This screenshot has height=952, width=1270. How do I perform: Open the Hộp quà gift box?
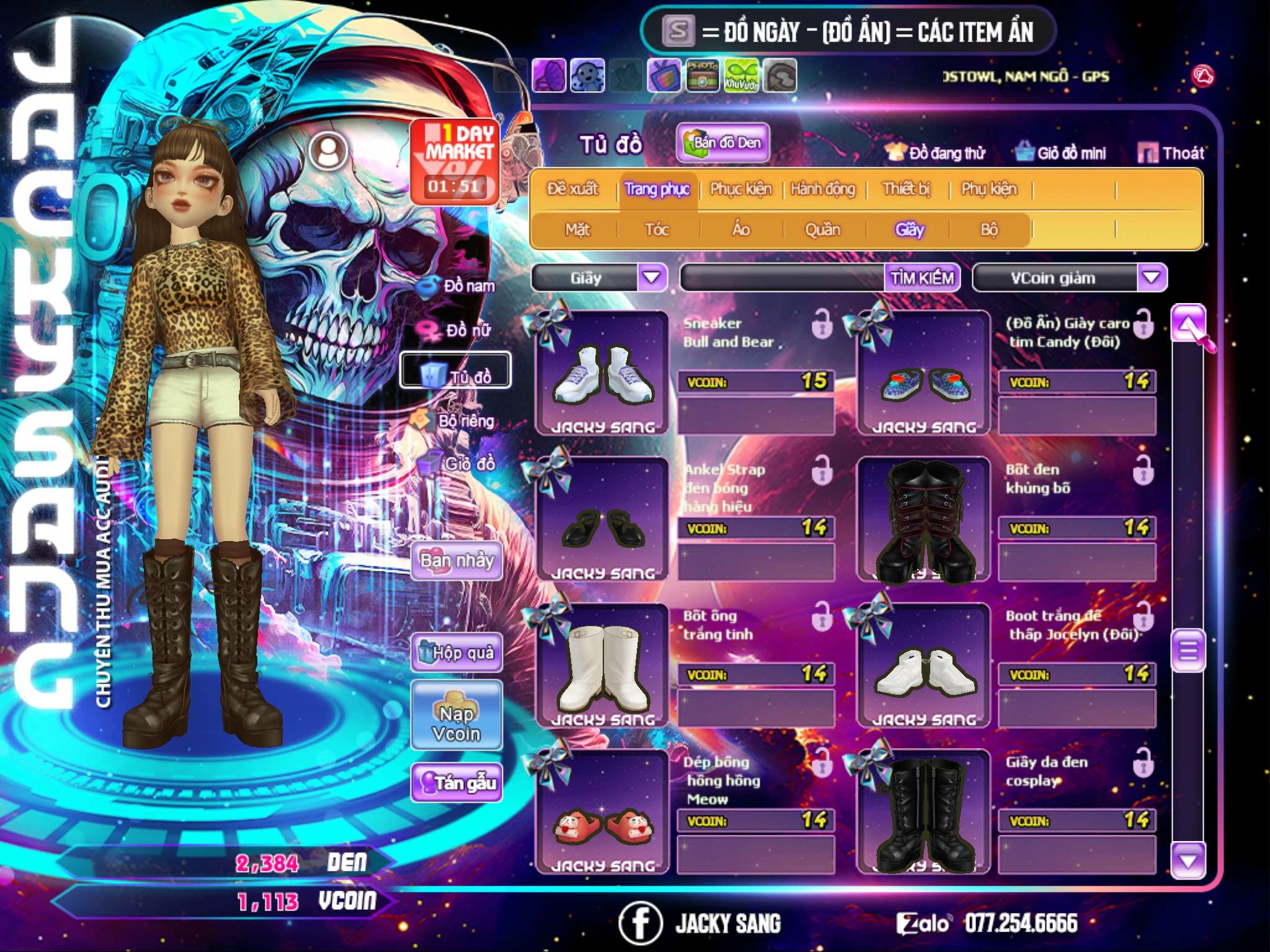pos(456,653)
